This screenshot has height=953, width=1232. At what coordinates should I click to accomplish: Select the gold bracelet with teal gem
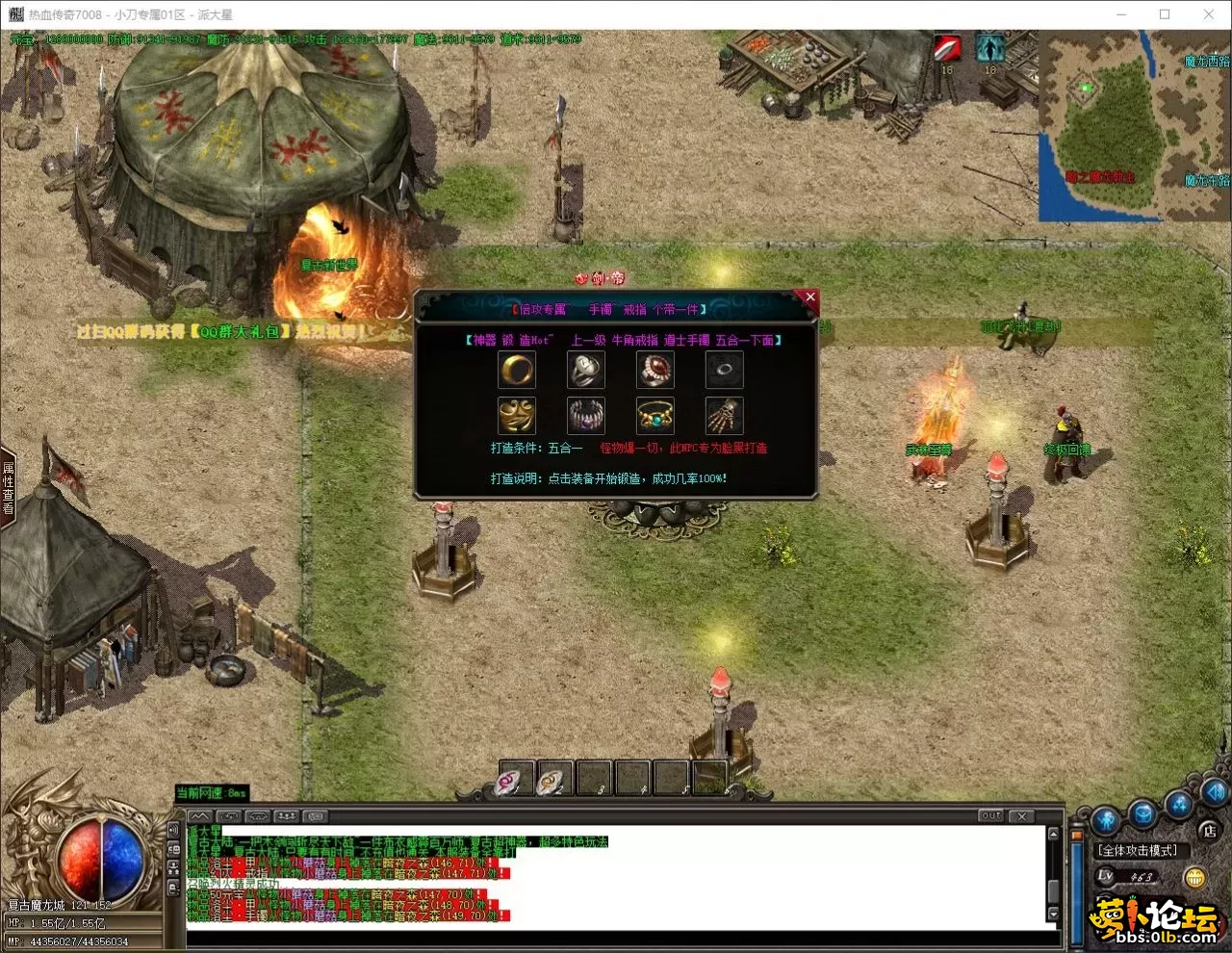[654, 416]
